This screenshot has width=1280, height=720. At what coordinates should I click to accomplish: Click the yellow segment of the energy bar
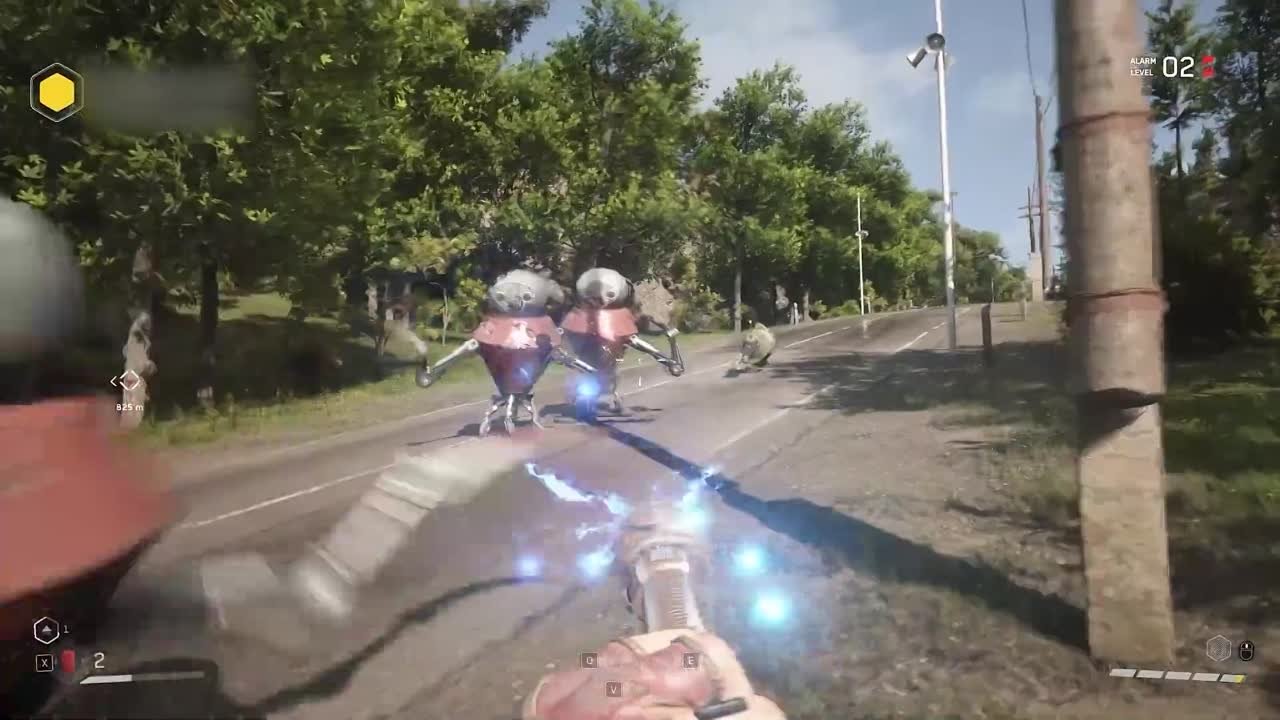click(1240, 678)
